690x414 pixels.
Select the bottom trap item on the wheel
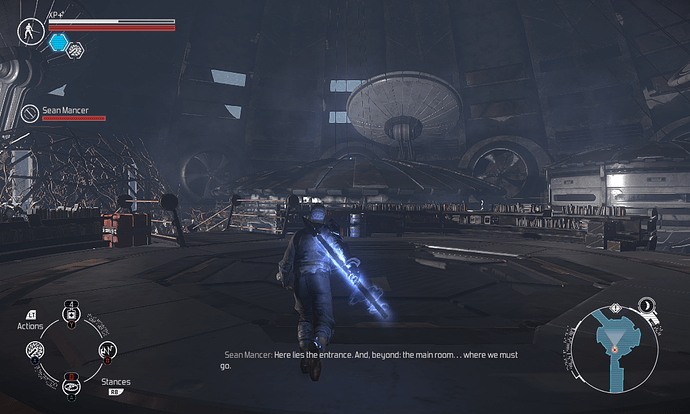pyautogui.click(x=71, y=386)
